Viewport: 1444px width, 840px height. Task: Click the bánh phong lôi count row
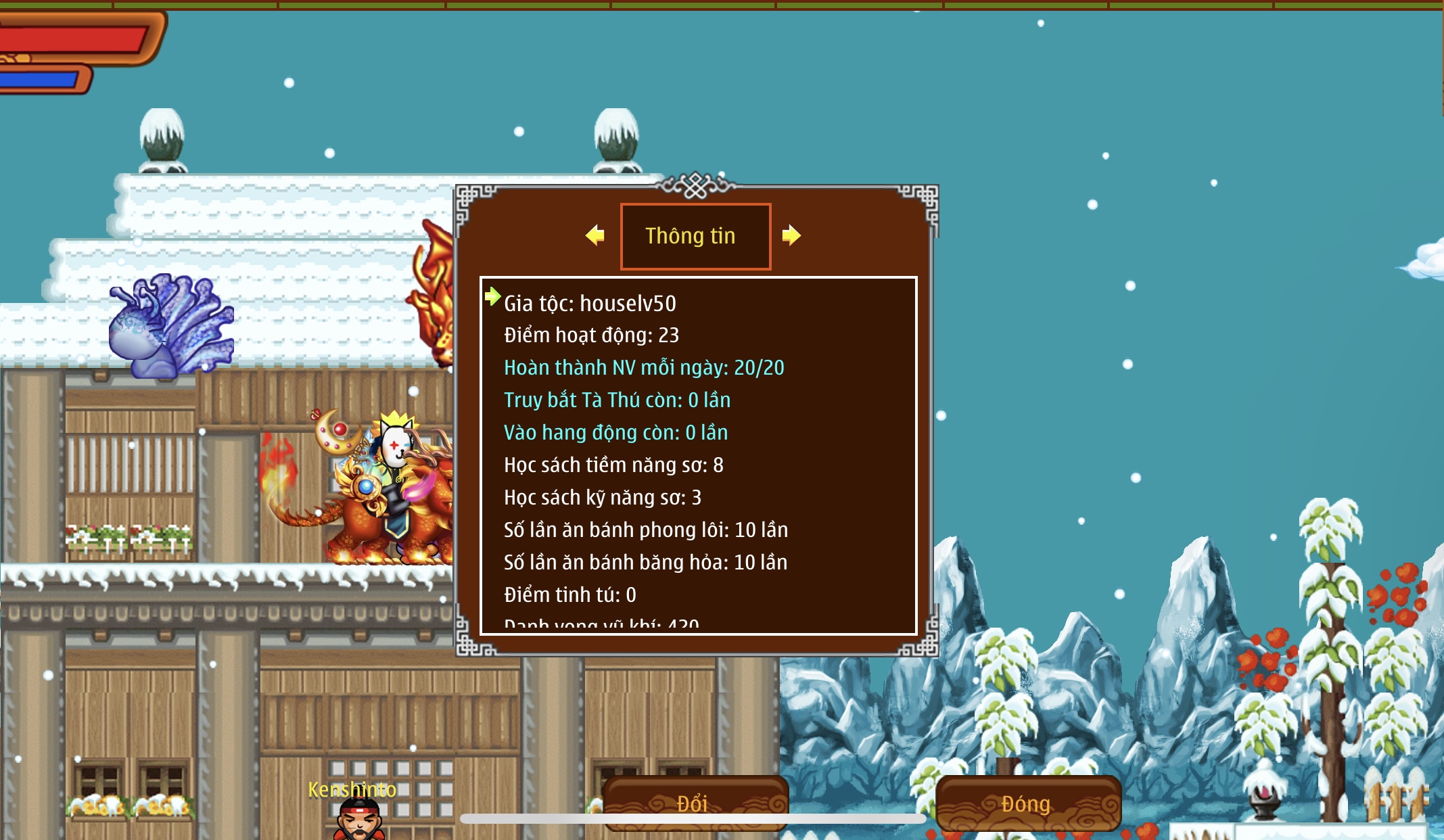pos(646,530)
